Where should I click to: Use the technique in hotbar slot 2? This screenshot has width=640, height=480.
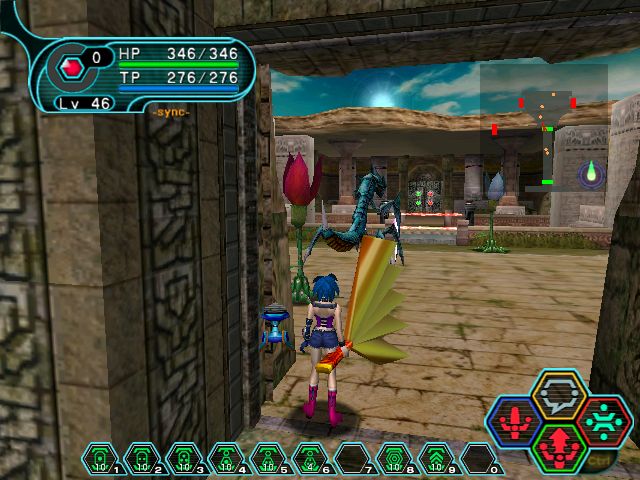pos(143,460)
